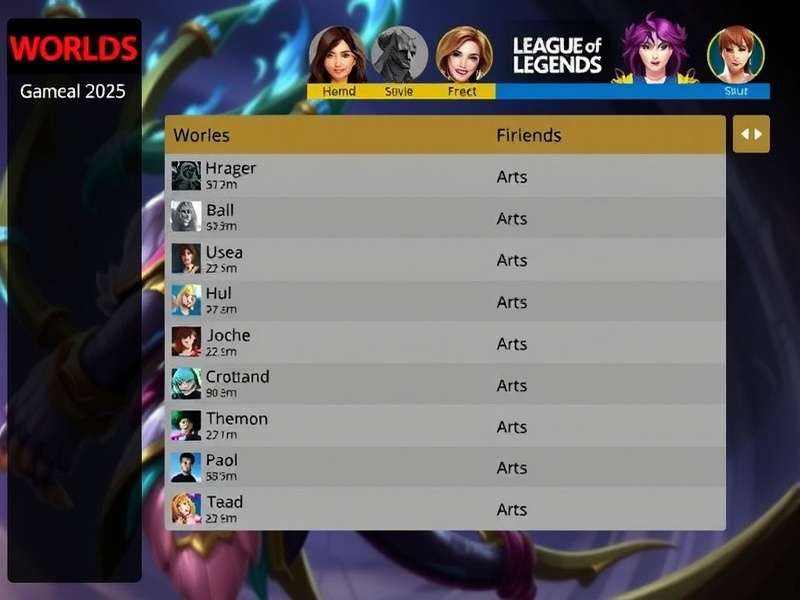800x600 pixels.
Task: Select Gameal 2025 in the sidebar
Action: (x=73, y=91)
